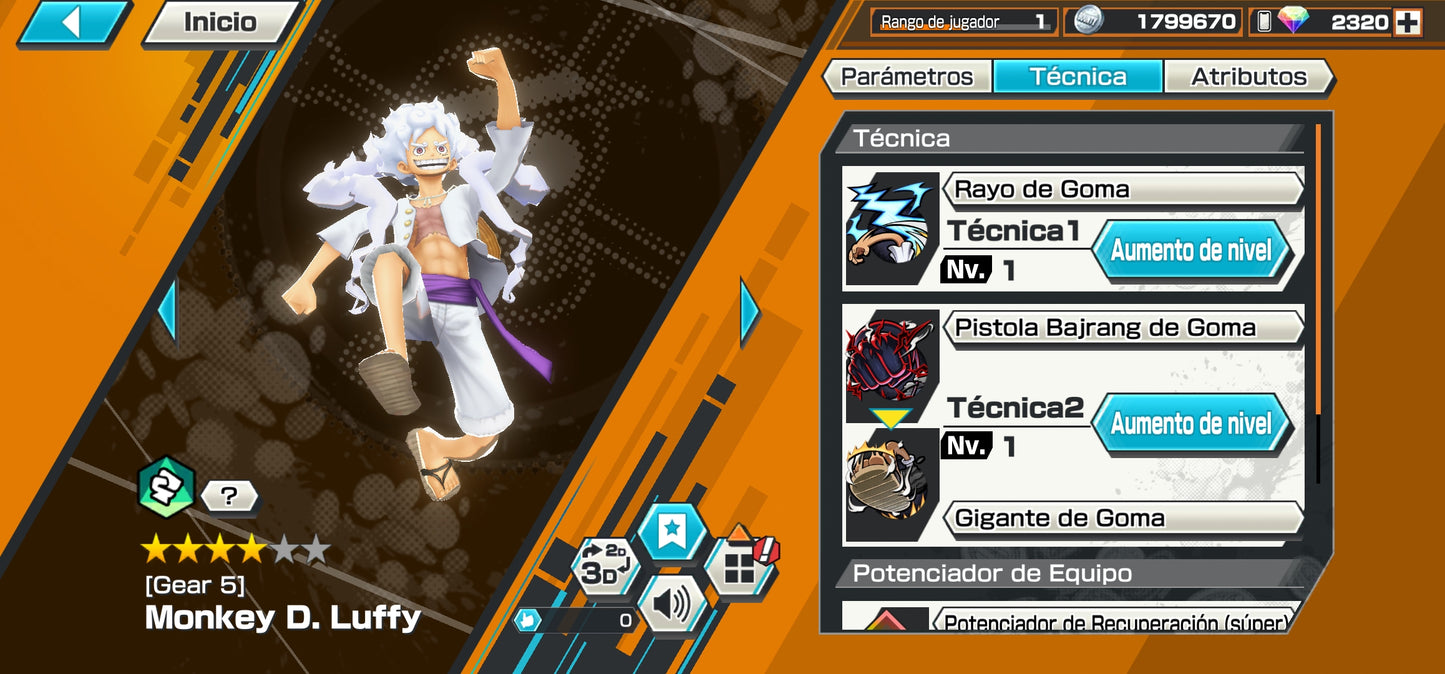Add more rainbow diamonds with plus button
1445x674 pixels.
point(1408,22)
